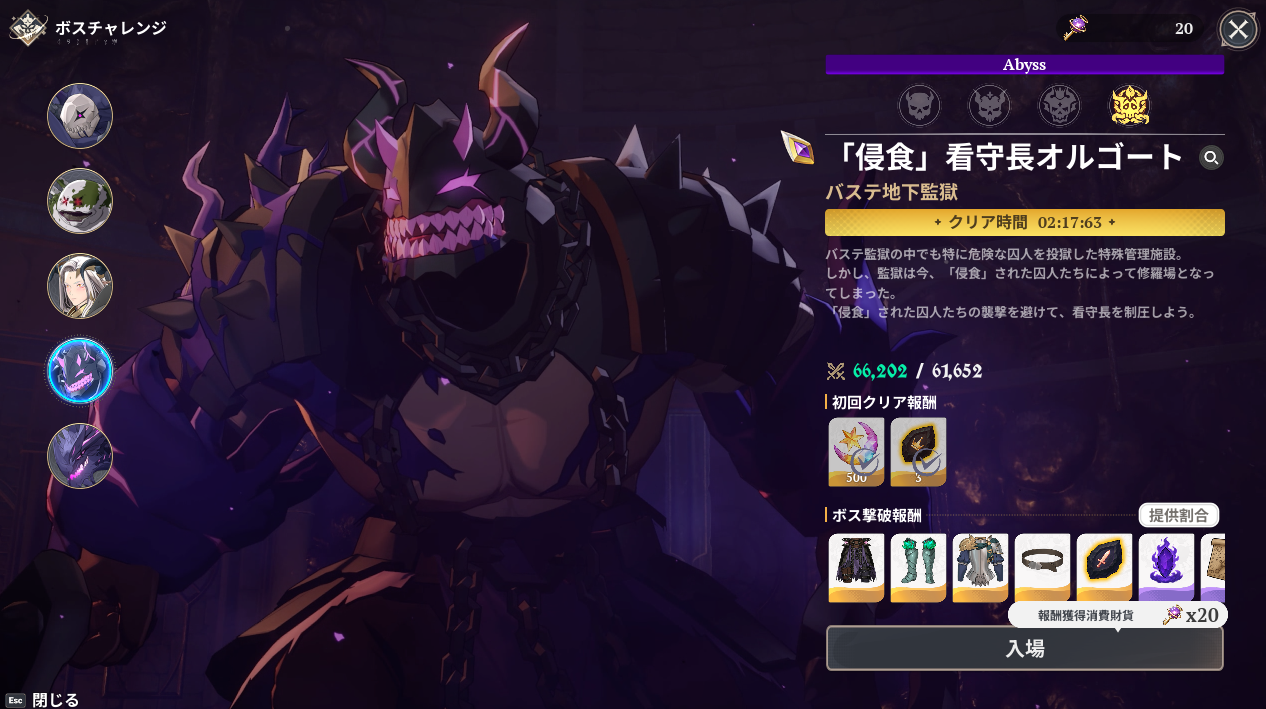The image size is (1266, 709).
Task: Choose the green-haired skull boss portrait
Action: [x=80, y=201]
